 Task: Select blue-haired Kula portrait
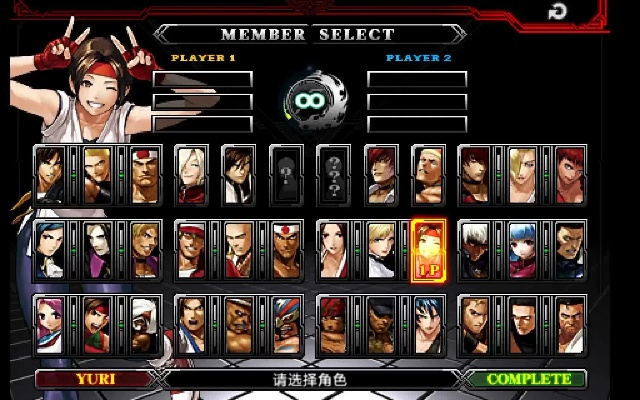523,249
